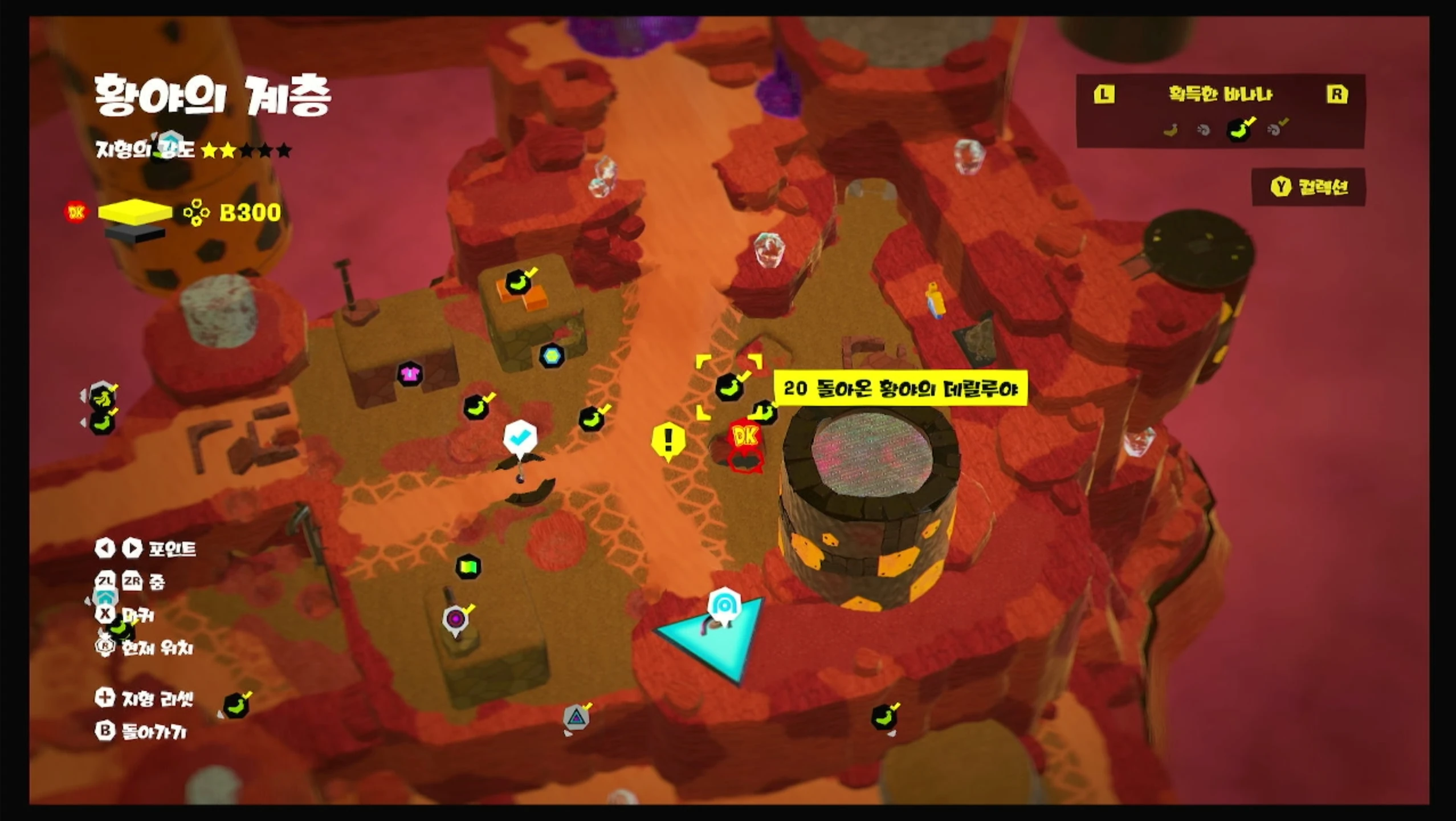
Task: Select the purple target pin marker
Action: click(x=455, y=618)
